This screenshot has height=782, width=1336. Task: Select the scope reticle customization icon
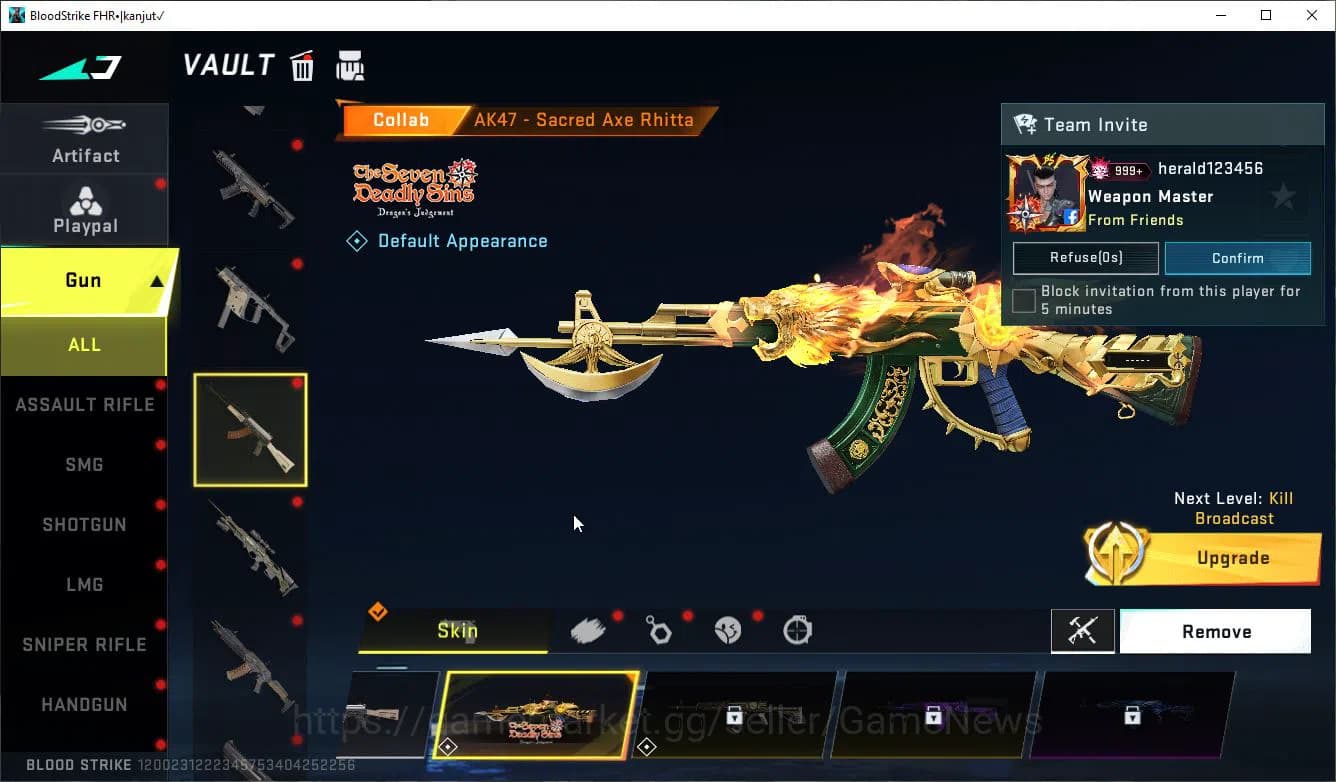[796, 630]
